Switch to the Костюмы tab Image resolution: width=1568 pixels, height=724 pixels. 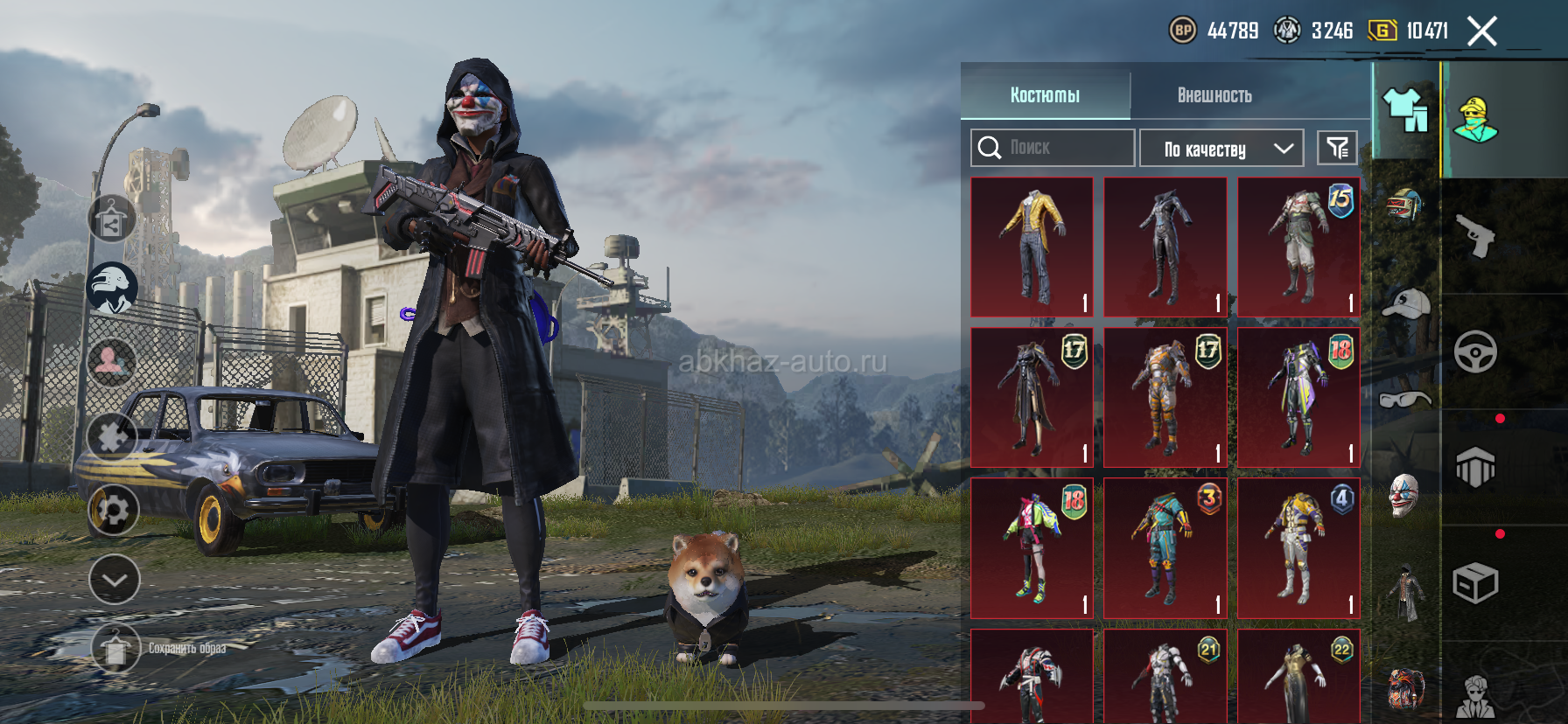pyautogui.click(x=1045, y=95)
